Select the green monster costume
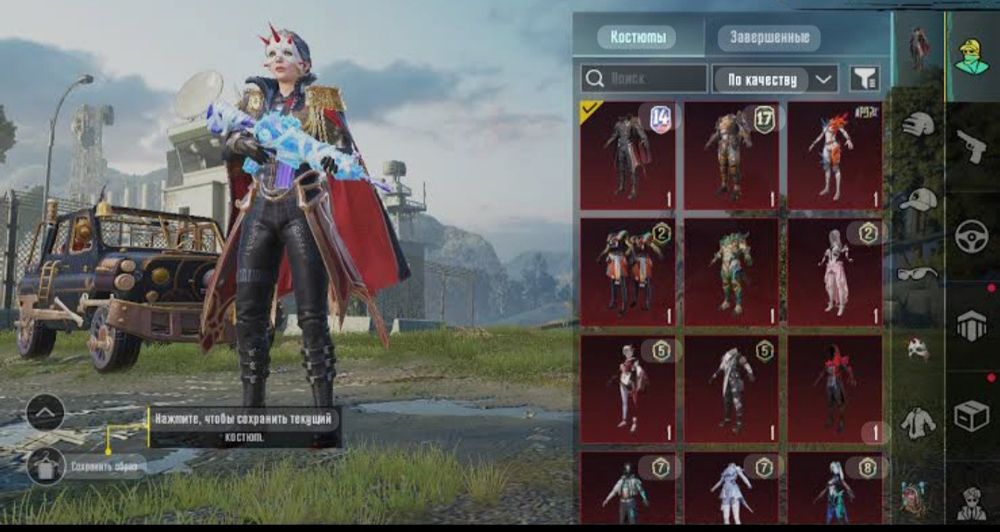The image size is (1000, 532). point(731,272)
